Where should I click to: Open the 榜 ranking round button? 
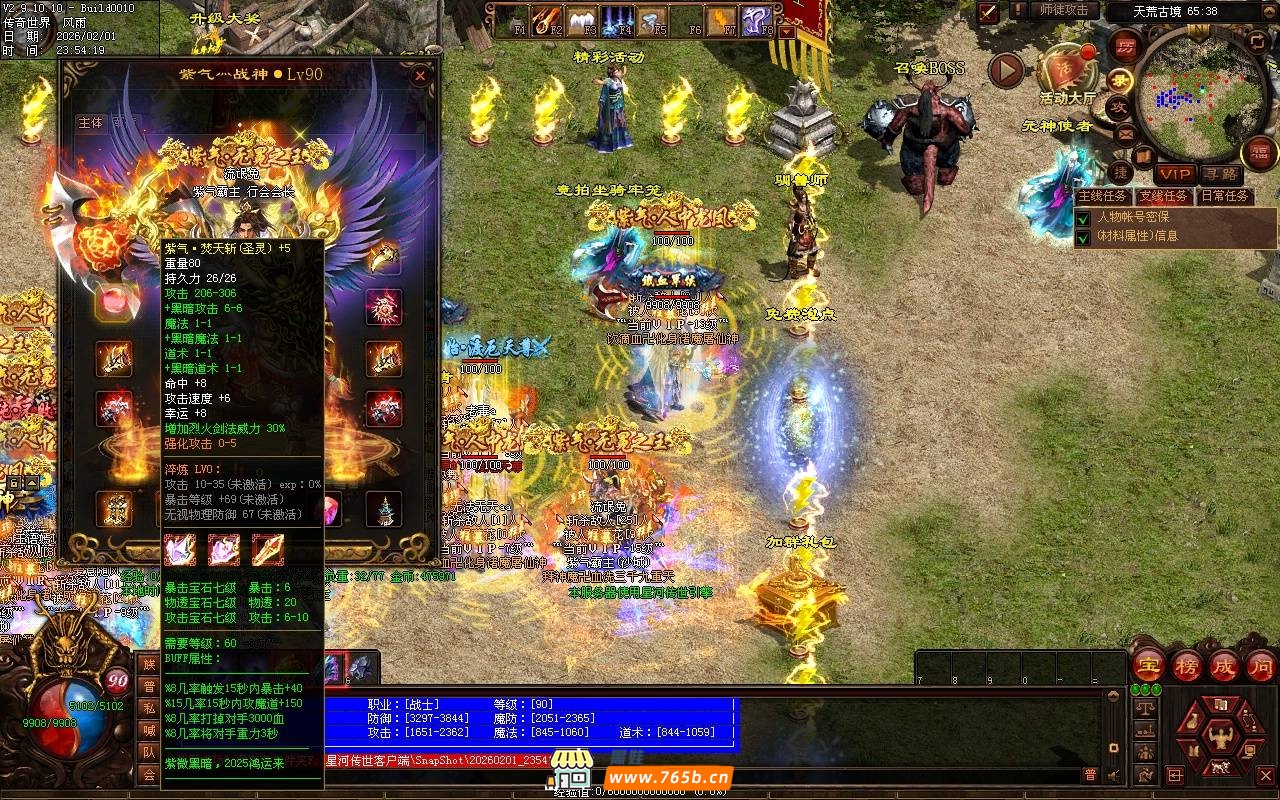coord(1187,665)
